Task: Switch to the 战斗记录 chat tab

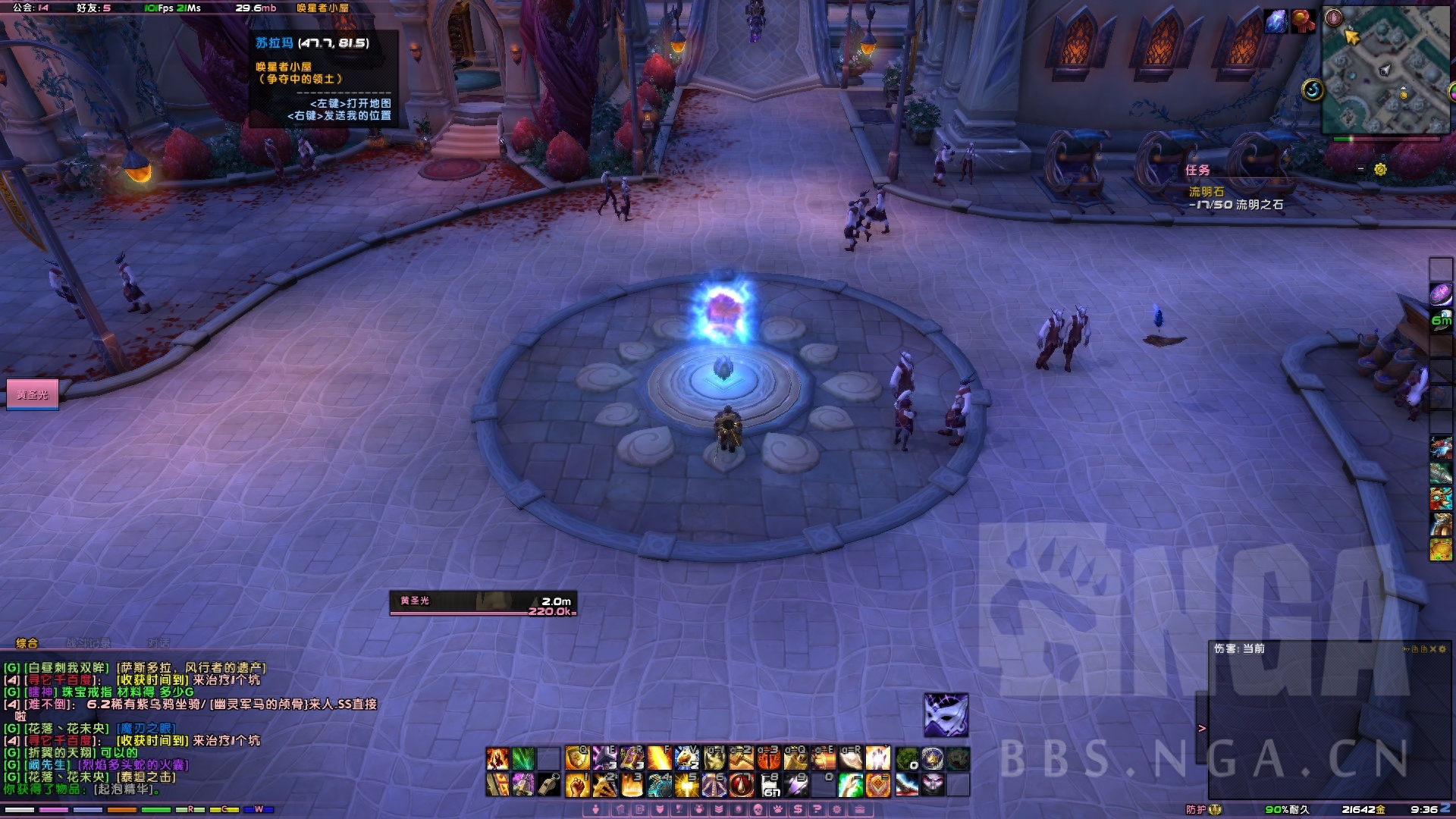Action: click(x=89, y=643)
